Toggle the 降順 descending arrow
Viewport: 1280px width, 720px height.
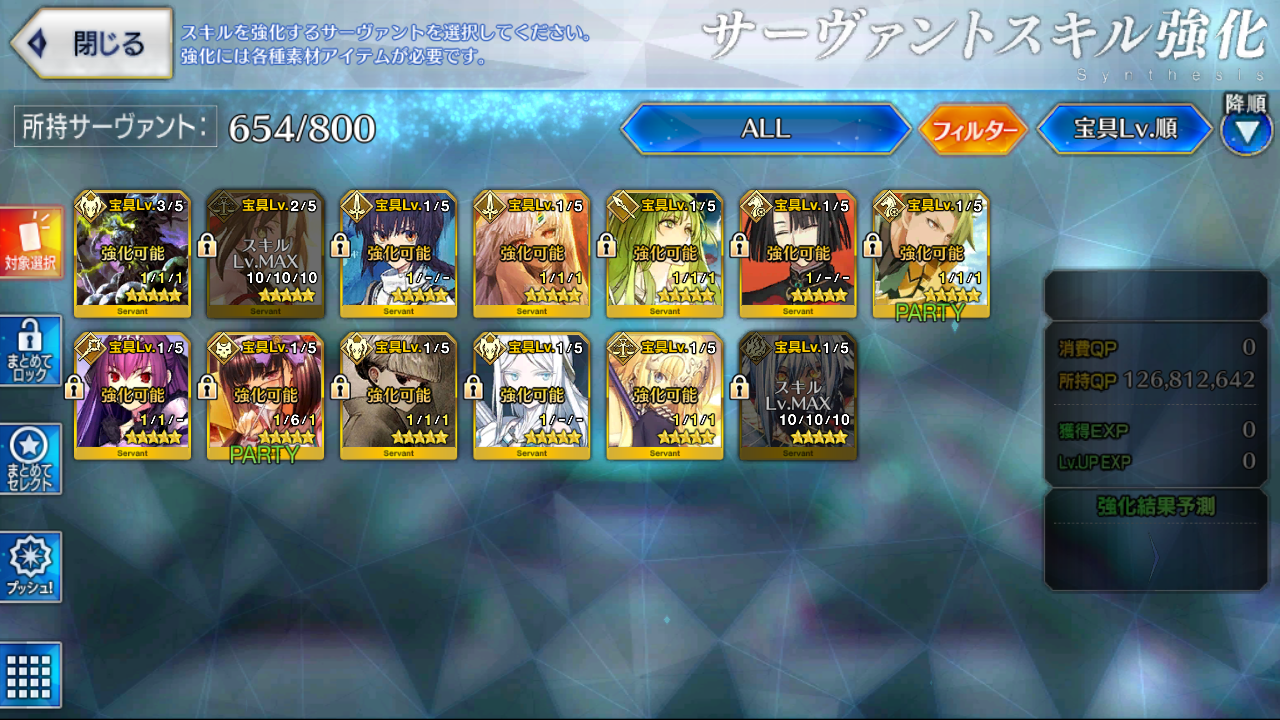tap(1246, 132)
